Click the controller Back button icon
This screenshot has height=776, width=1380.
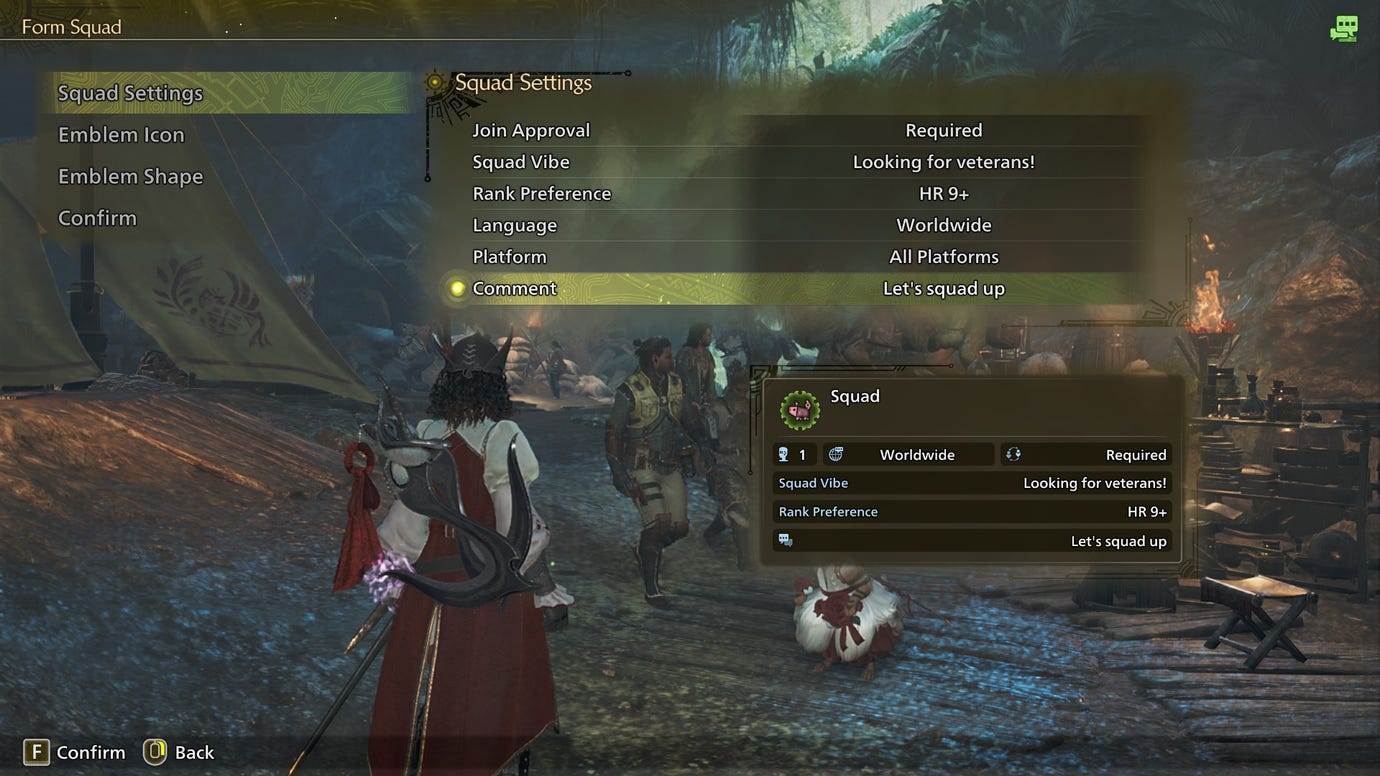click(x=154, y=752)
